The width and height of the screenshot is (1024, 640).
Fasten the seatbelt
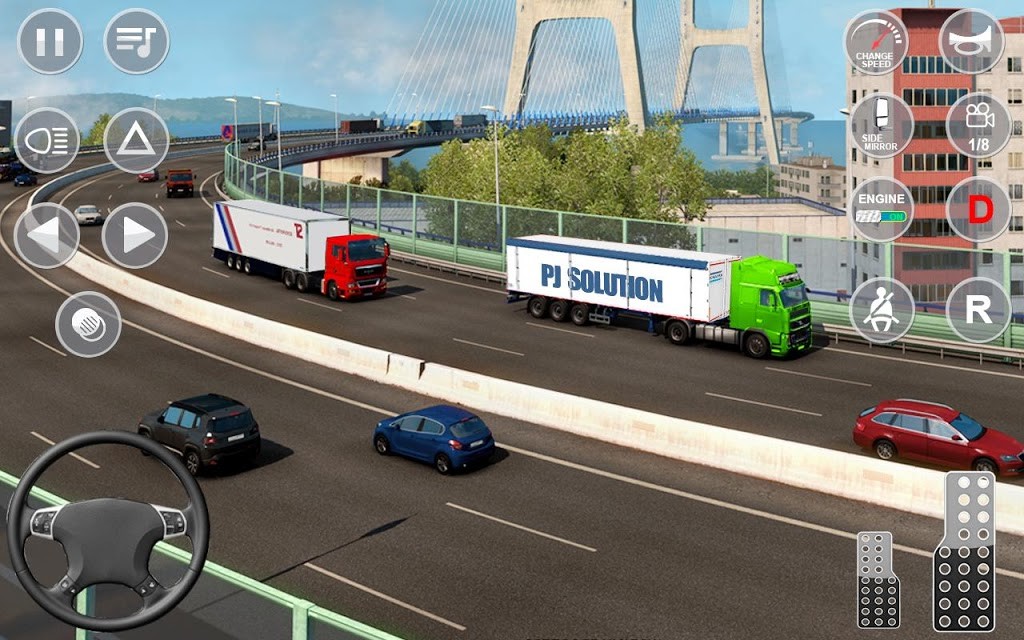881,310
